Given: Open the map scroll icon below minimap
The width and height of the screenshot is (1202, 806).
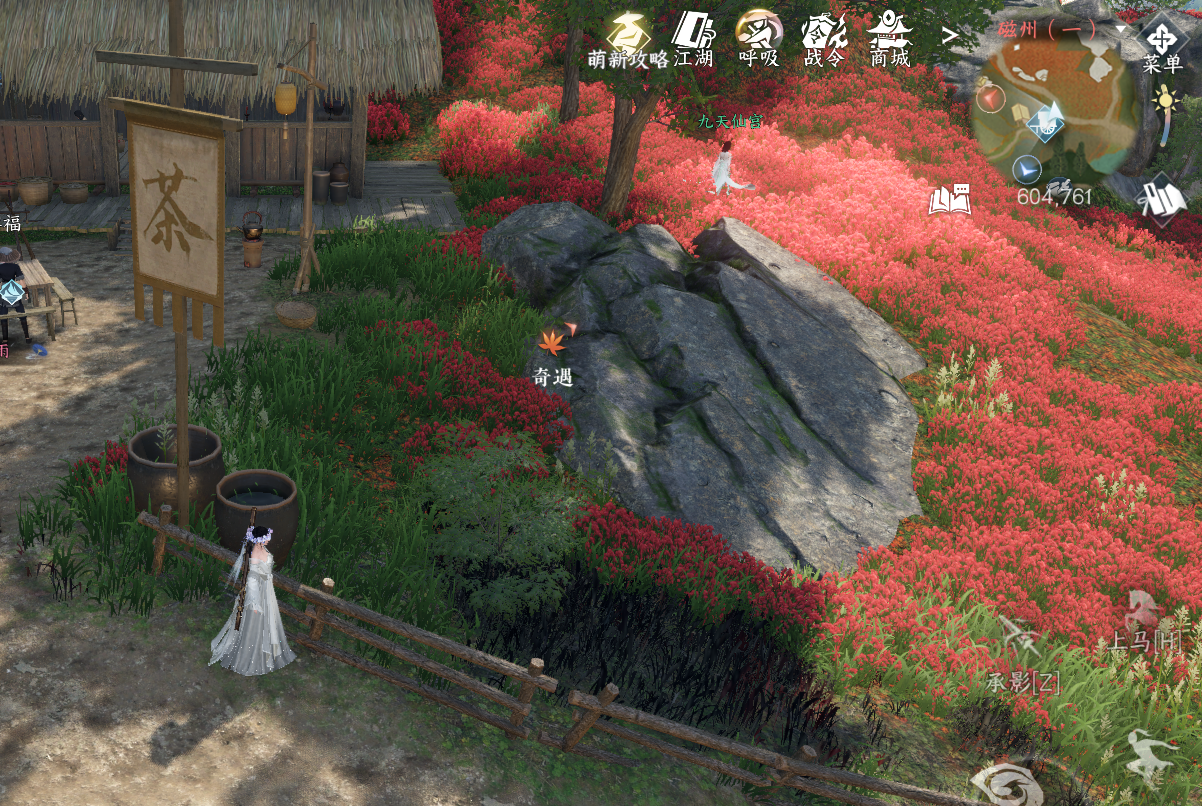Looking at the screenshot, I should pyautogui.click(x=1162, y=198).
